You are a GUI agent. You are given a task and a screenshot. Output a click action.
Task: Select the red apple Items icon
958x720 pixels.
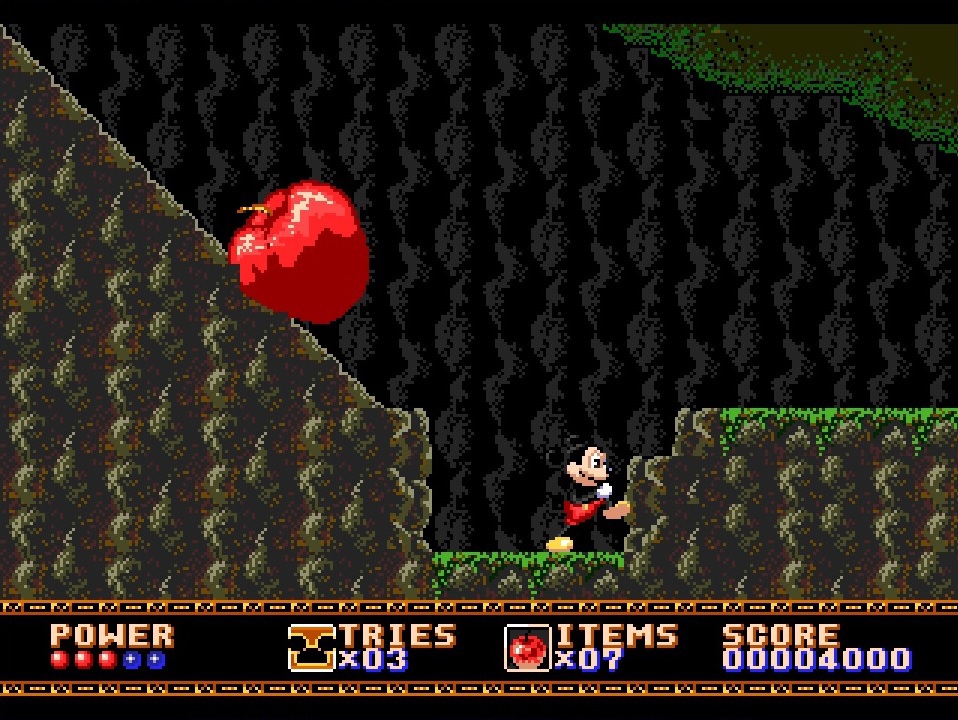tap(527, 648)
